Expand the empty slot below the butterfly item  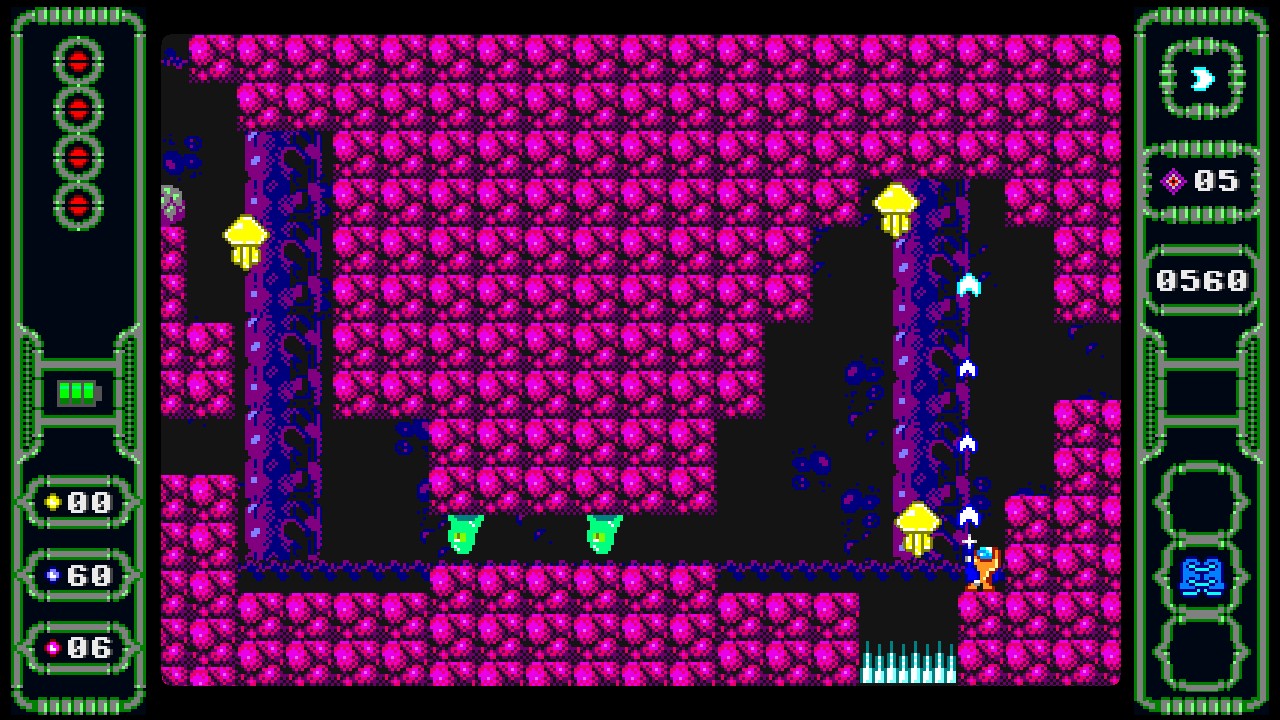pyautogui.click(x=1202, y=650)
